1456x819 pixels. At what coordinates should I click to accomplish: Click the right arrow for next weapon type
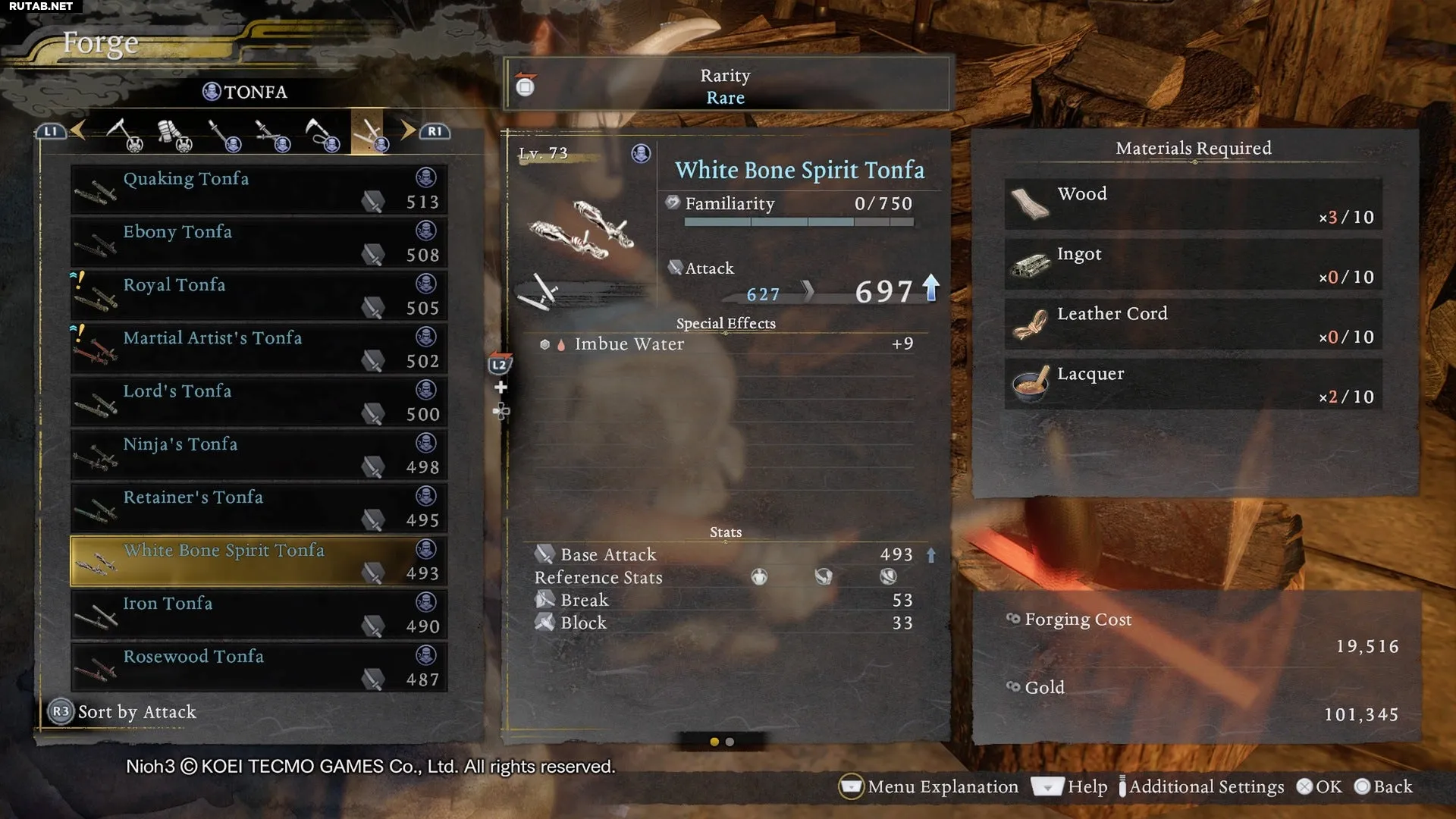click(x=409, y=130)
